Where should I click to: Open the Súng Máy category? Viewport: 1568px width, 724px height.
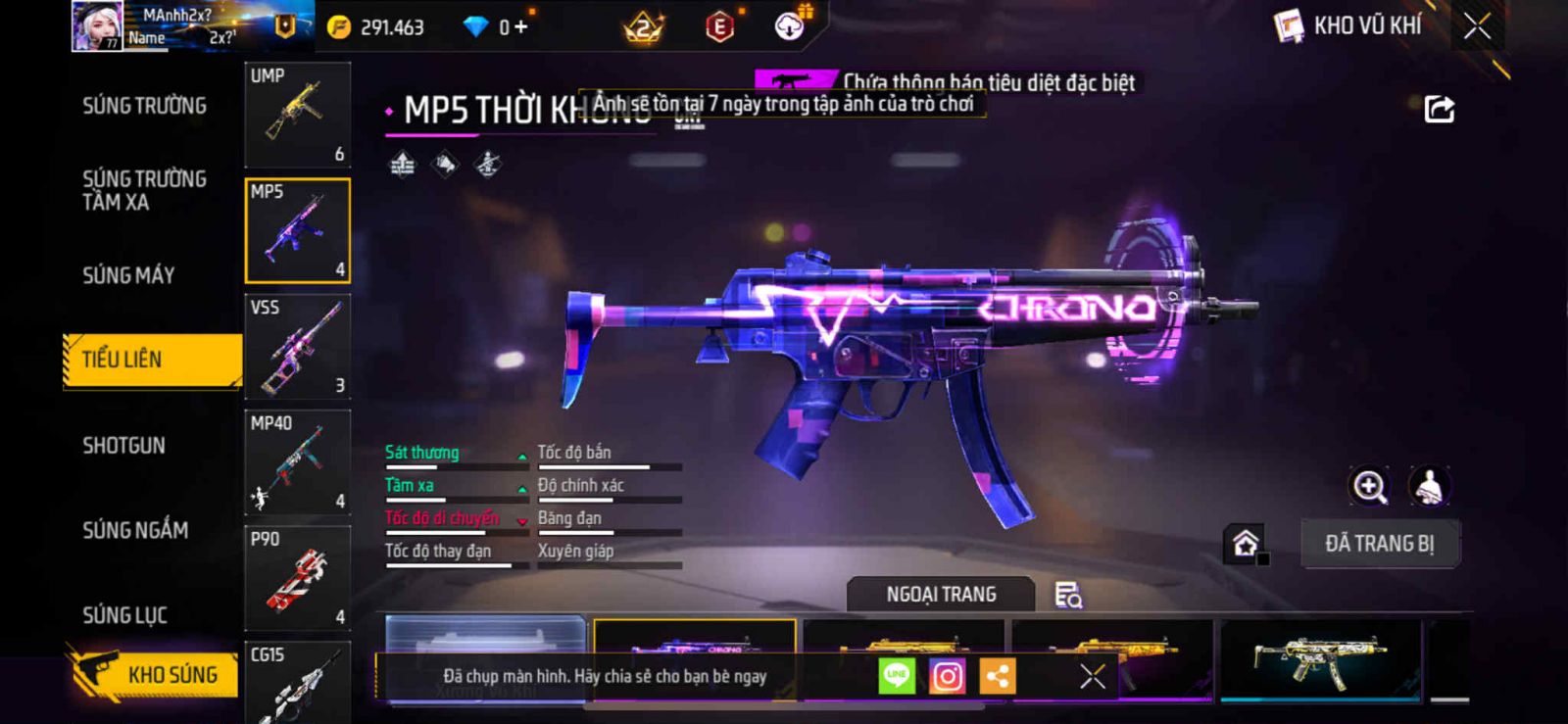coord(128,275)
